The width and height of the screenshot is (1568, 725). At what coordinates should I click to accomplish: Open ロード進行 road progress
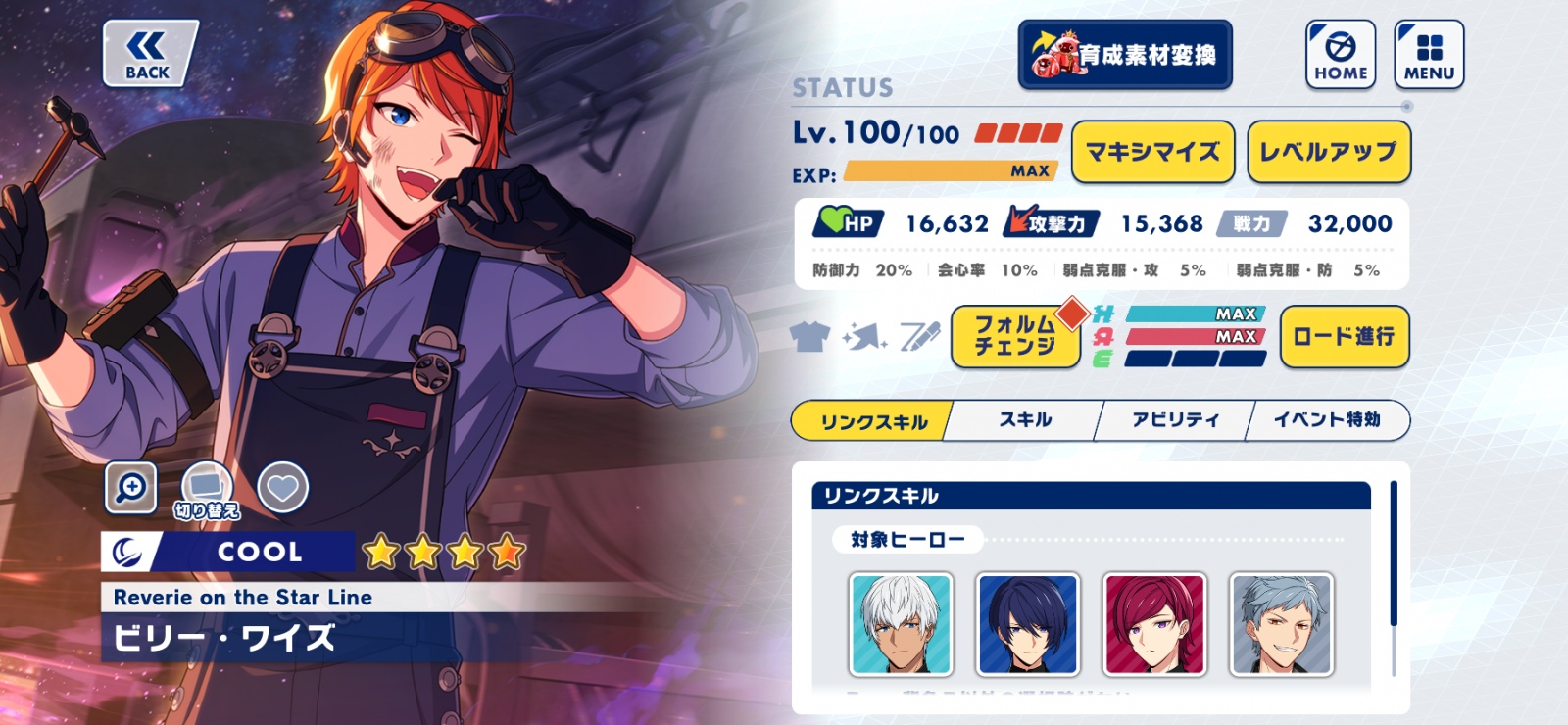[1344, 337]
